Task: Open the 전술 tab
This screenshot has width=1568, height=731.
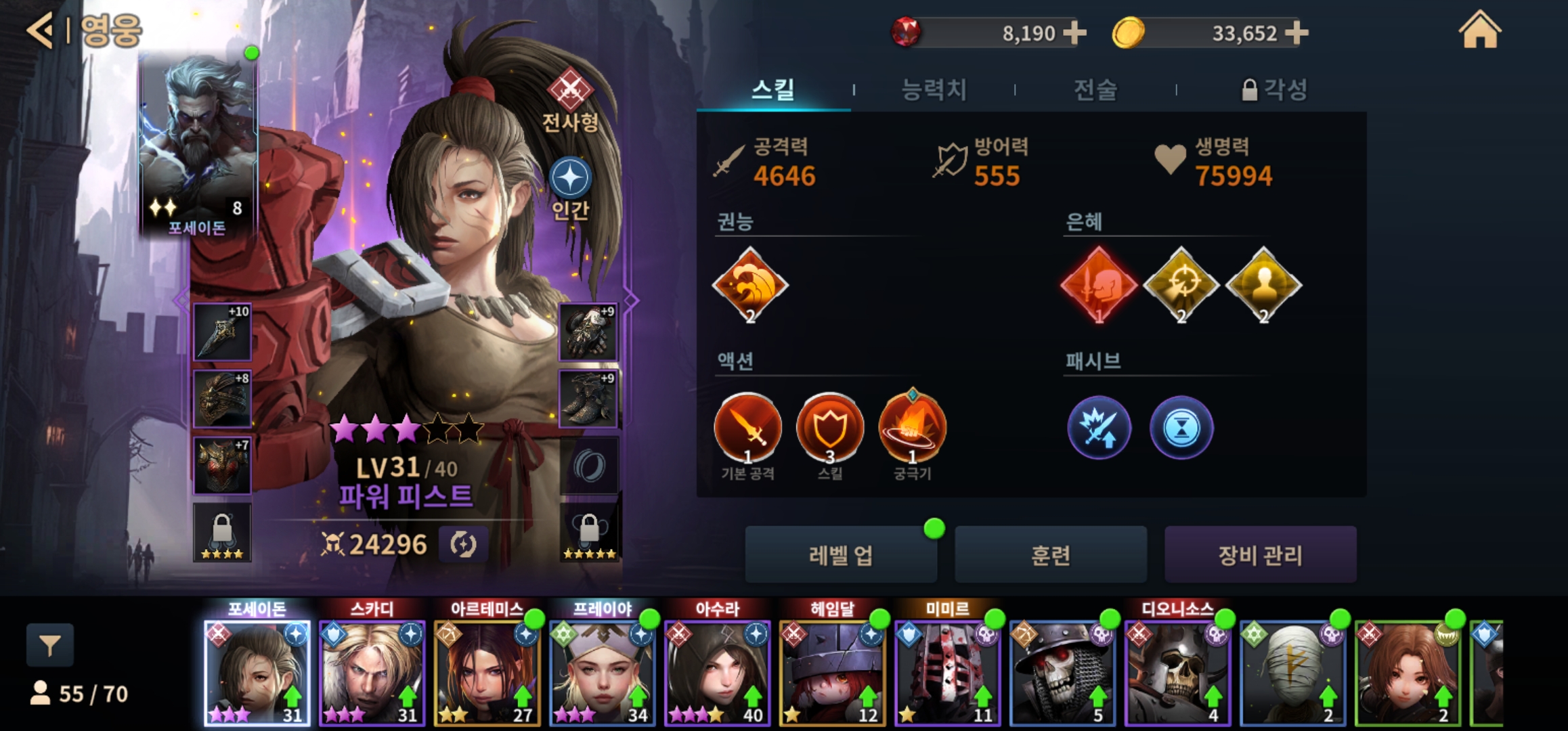Action: pyautogui.click(x=1095, y=89)
